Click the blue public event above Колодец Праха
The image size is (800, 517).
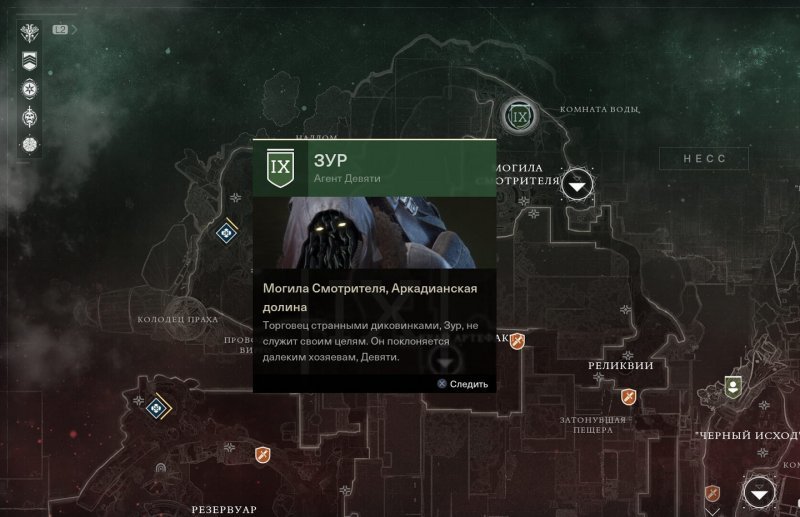227,232
